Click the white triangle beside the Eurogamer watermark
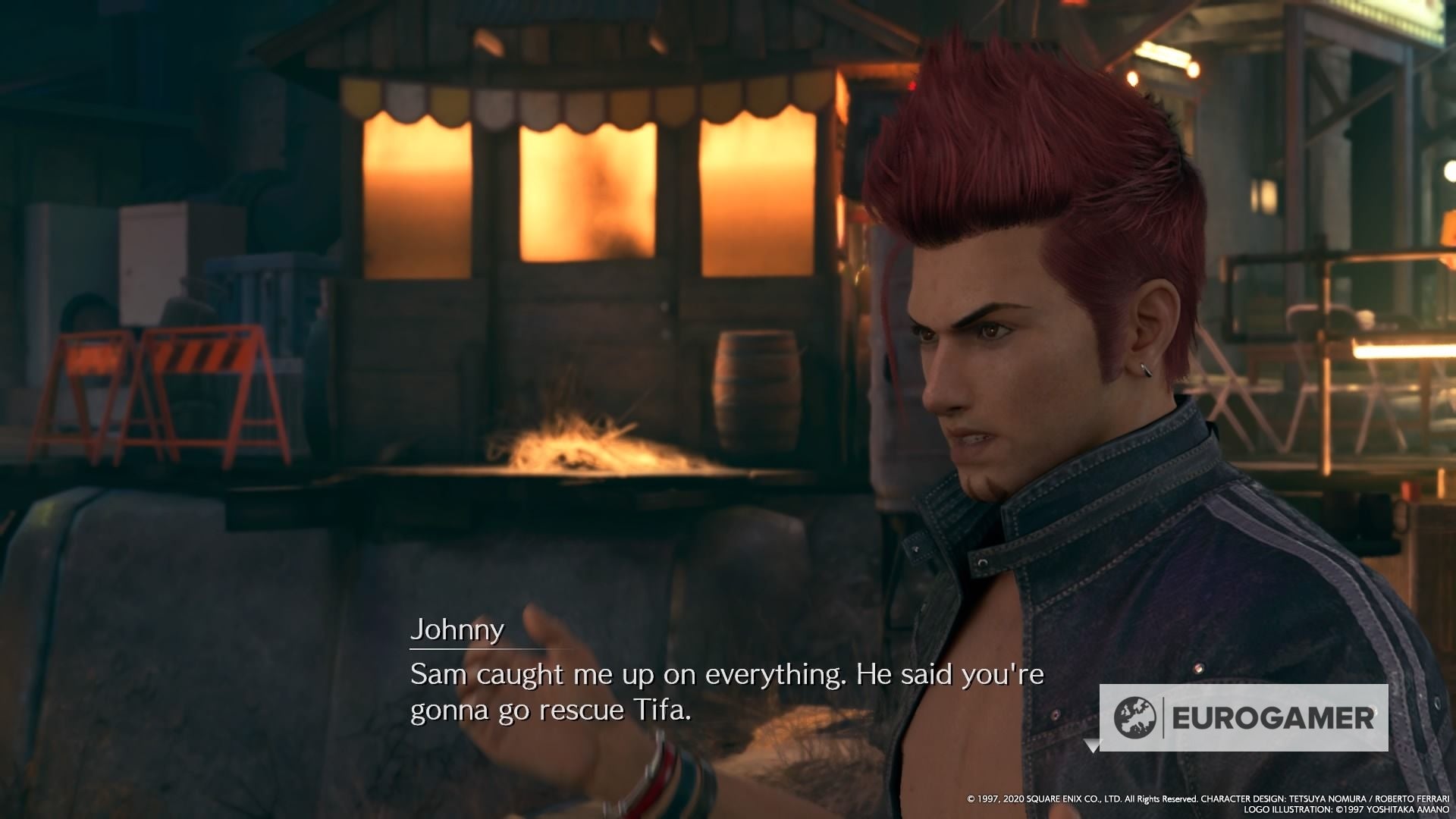 click(x=1092, y=745)
